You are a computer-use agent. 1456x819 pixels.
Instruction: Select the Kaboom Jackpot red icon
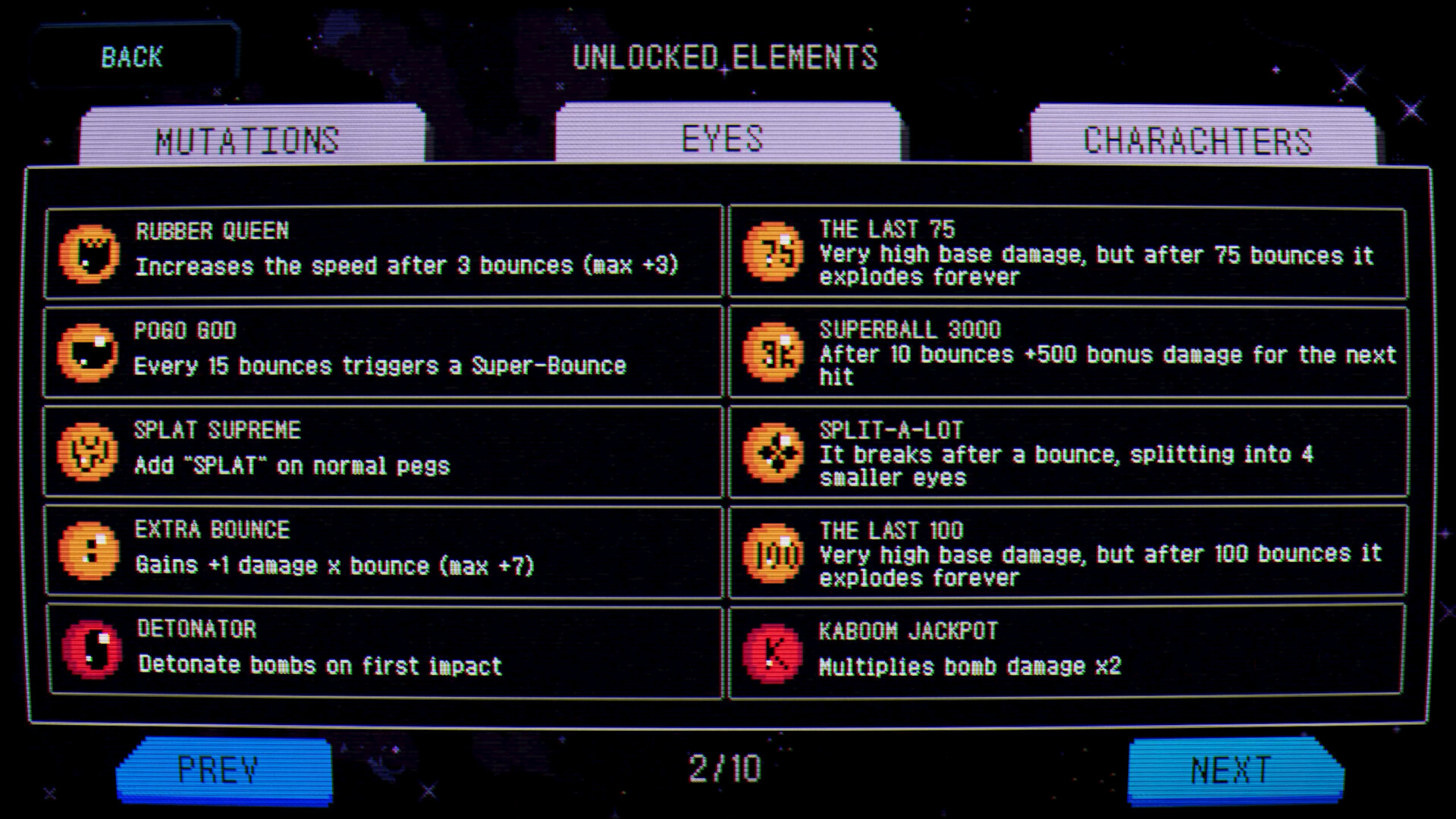point(773,651)
